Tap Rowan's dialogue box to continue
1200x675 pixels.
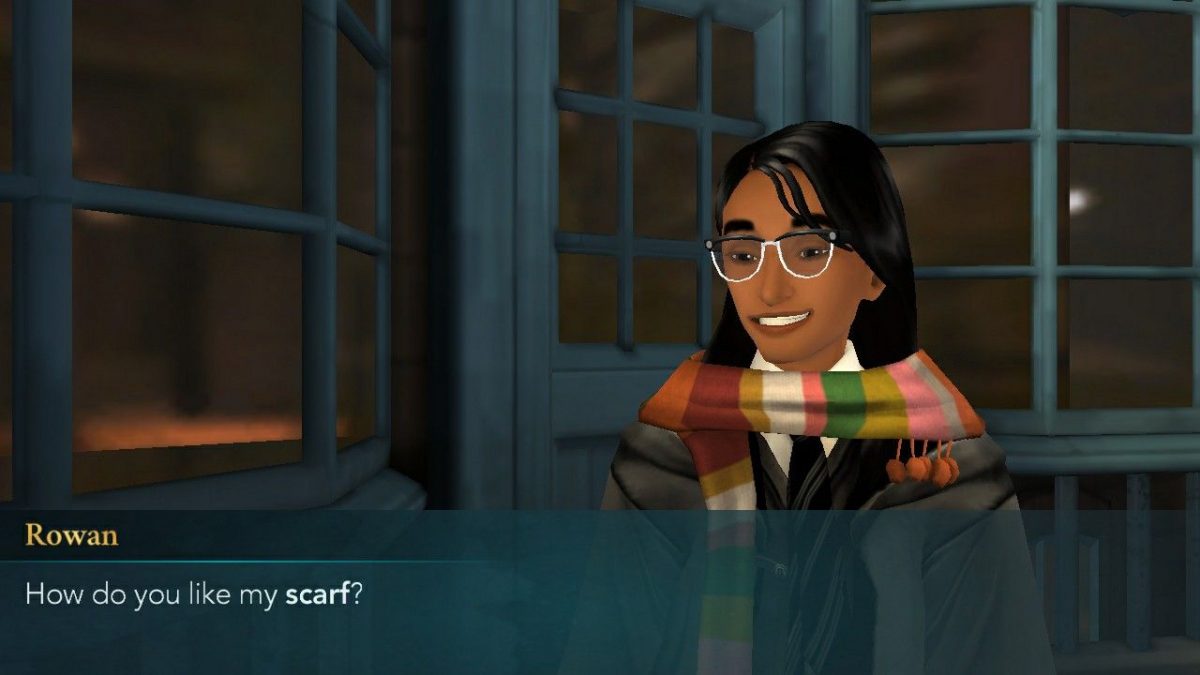click(x=600, y=592)
